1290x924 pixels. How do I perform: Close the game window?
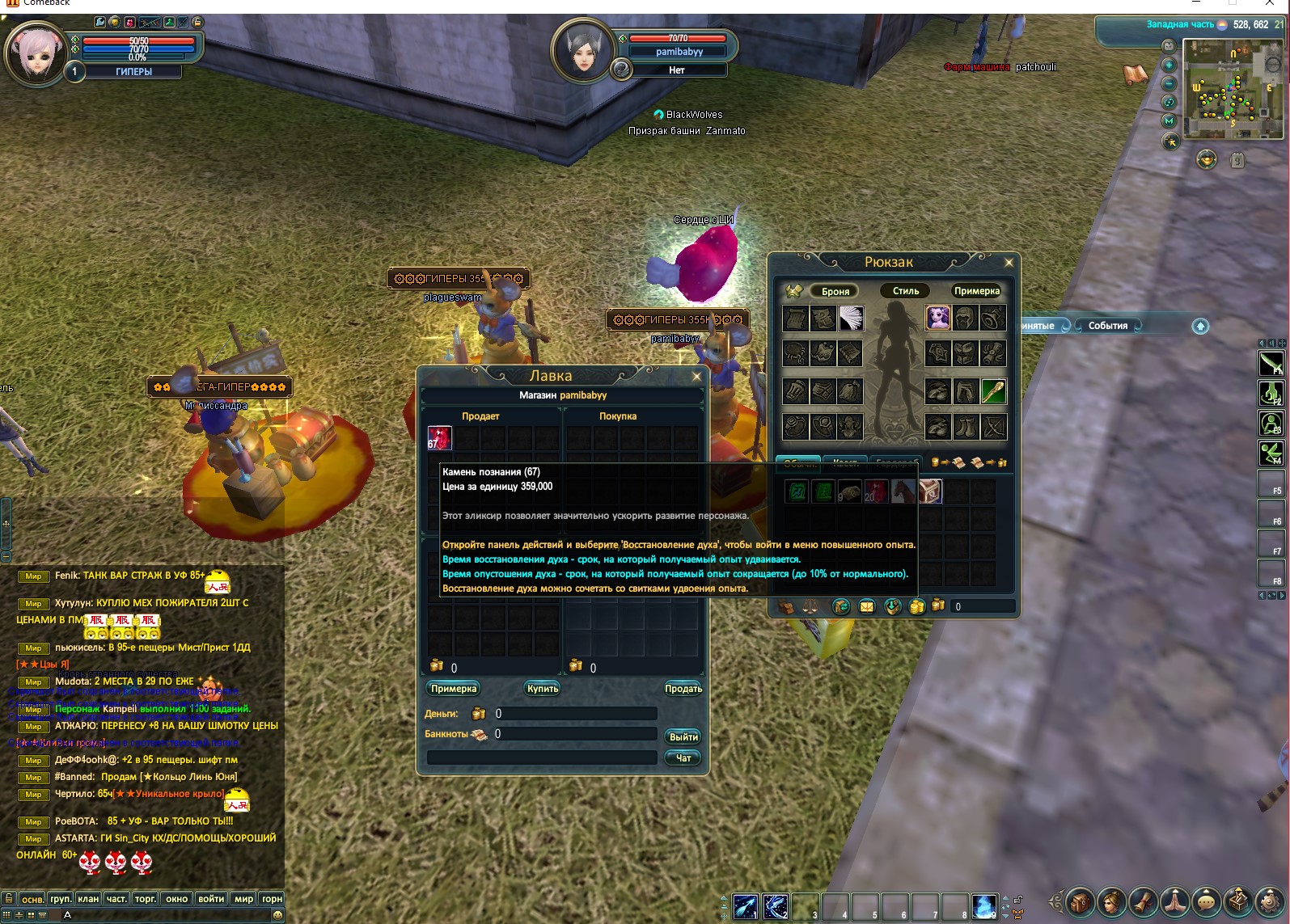[x=1270, y=4]
